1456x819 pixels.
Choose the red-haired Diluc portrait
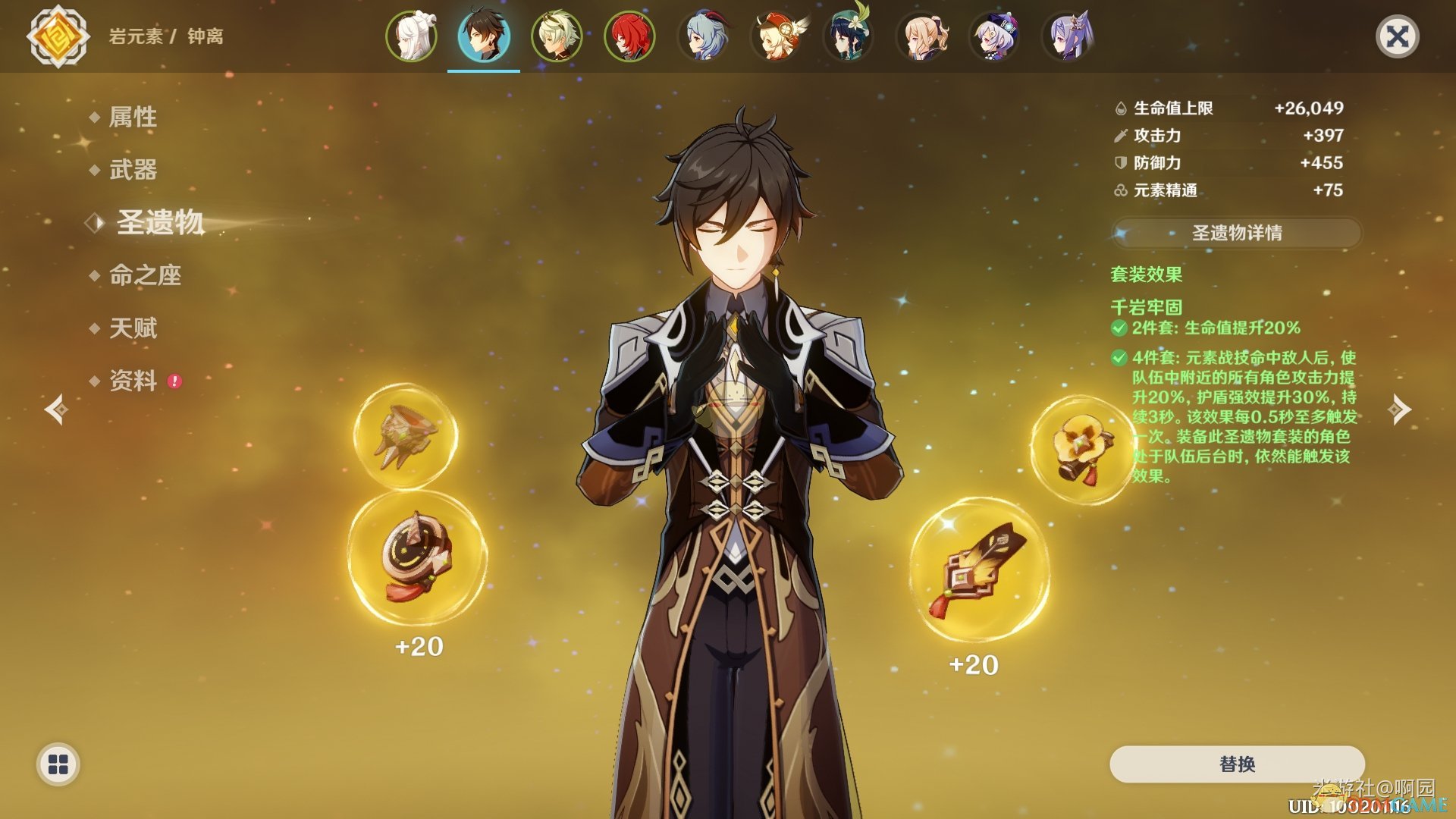[629, 36]
